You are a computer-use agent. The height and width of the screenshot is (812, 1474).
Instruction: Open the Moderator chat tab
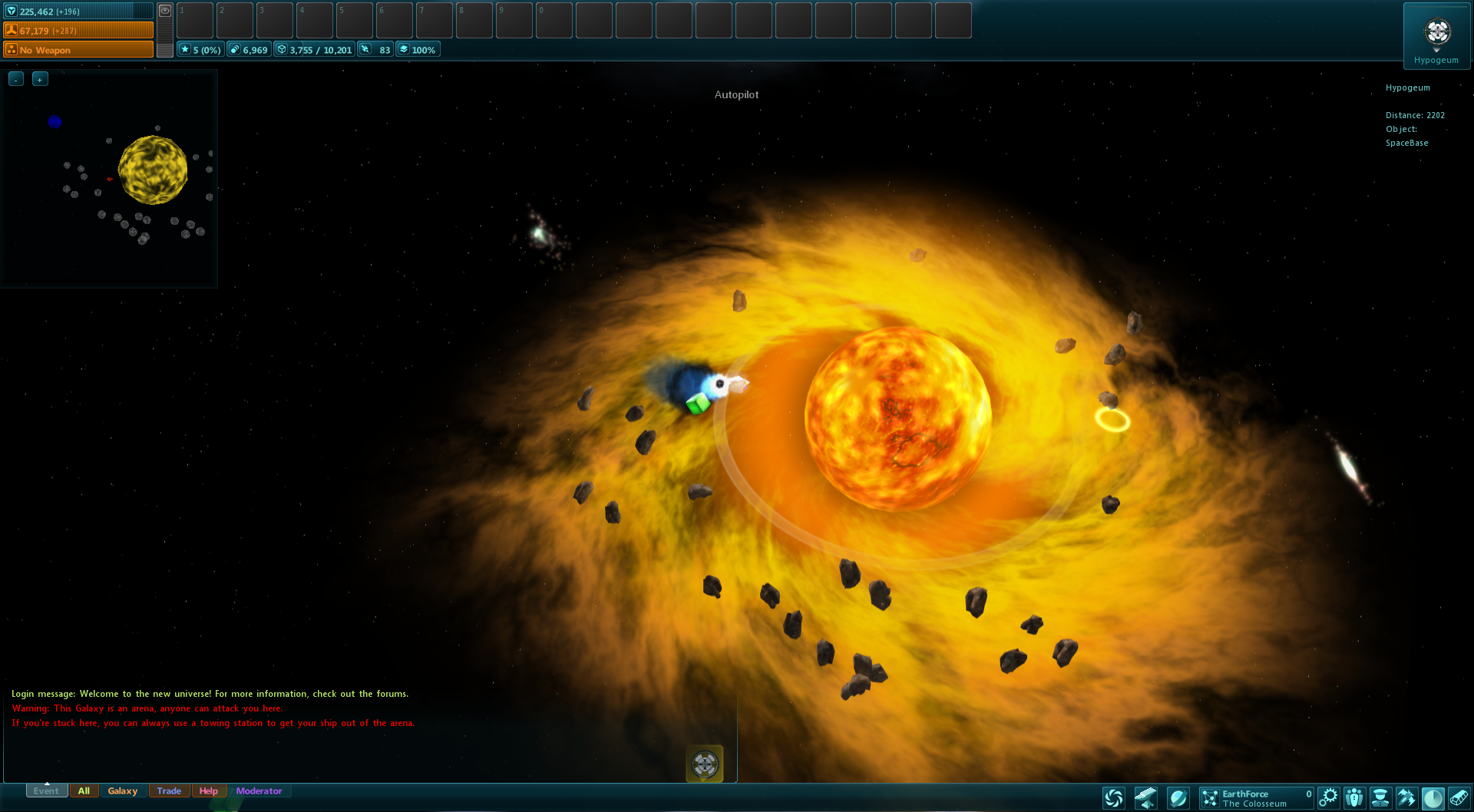pos(259,791)
